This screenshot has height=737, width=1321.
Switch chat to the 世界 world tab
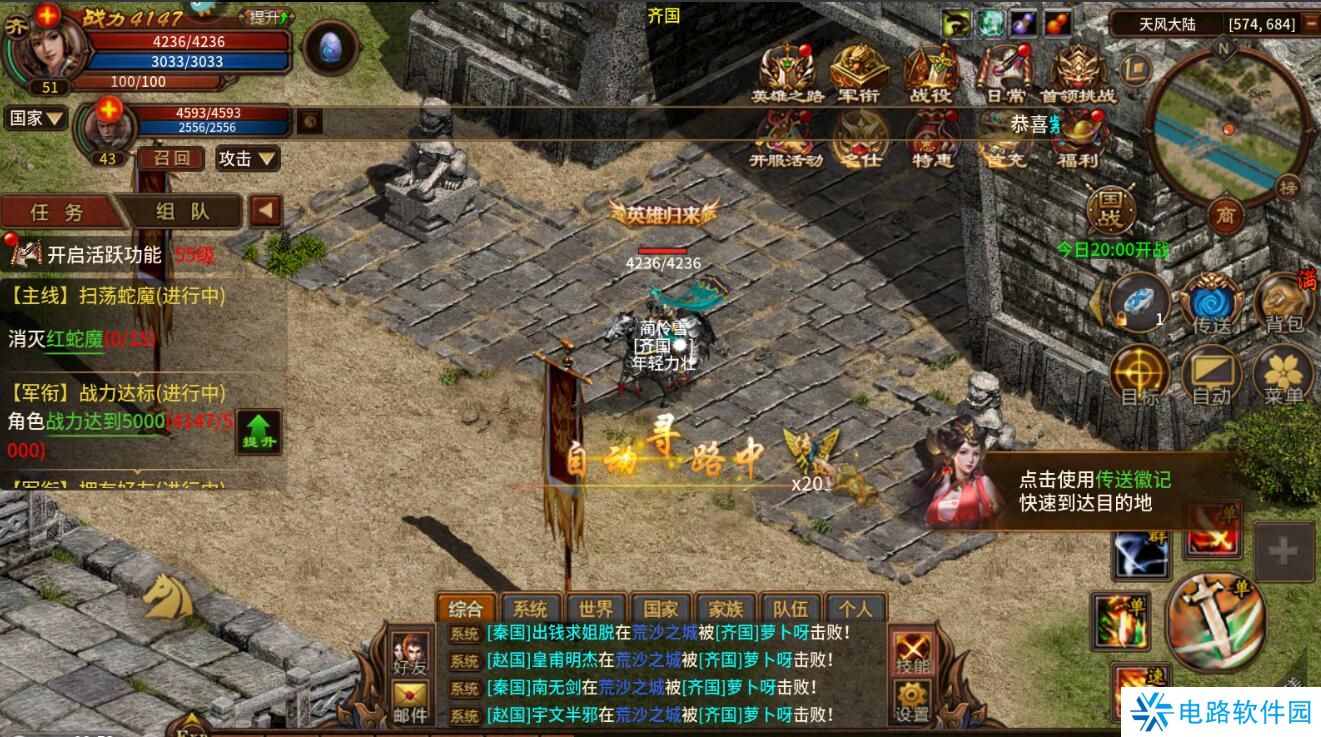coord(596,609)
